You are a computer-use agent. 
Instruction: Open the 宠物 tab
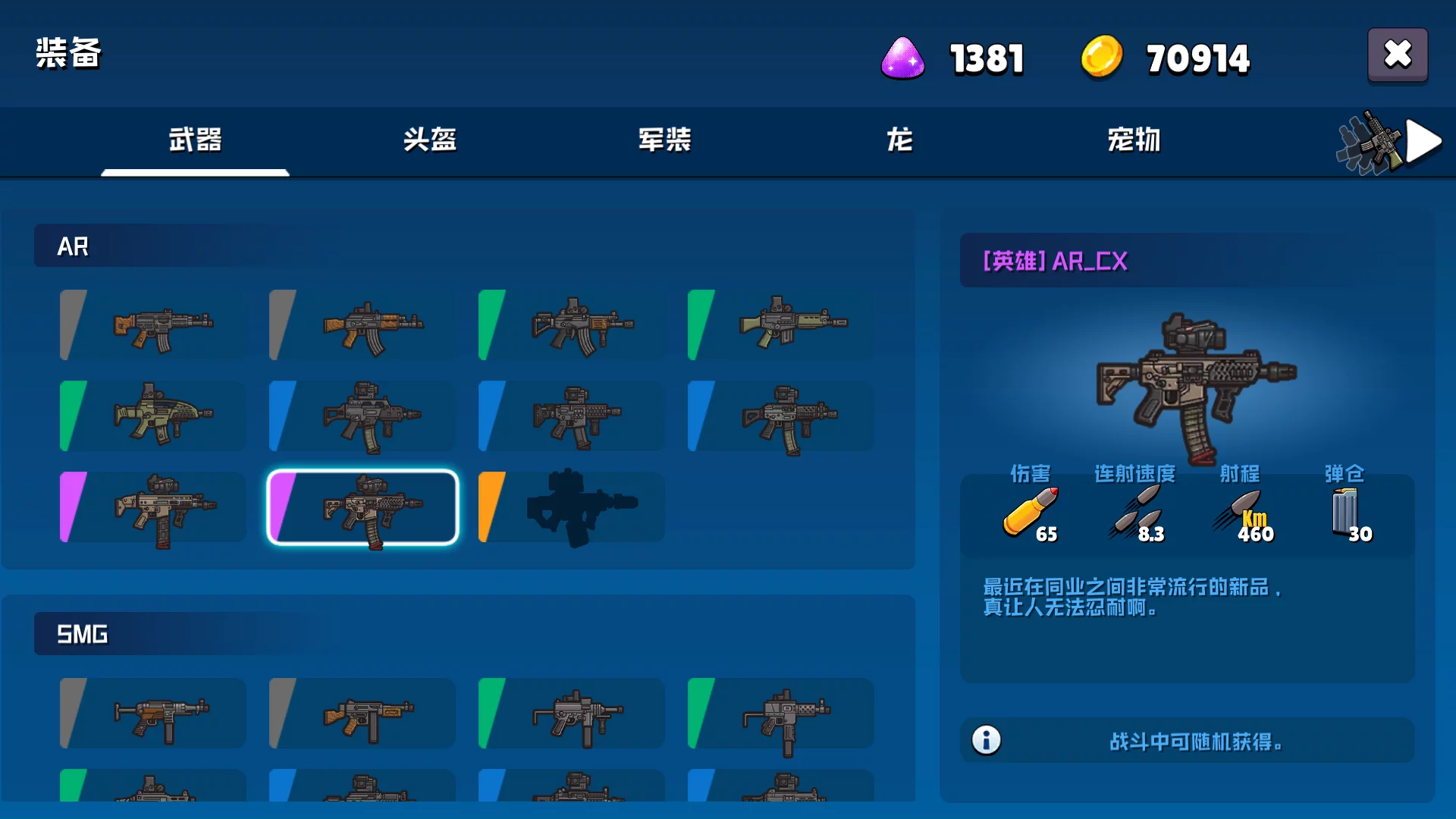(x=1133, y=141)
